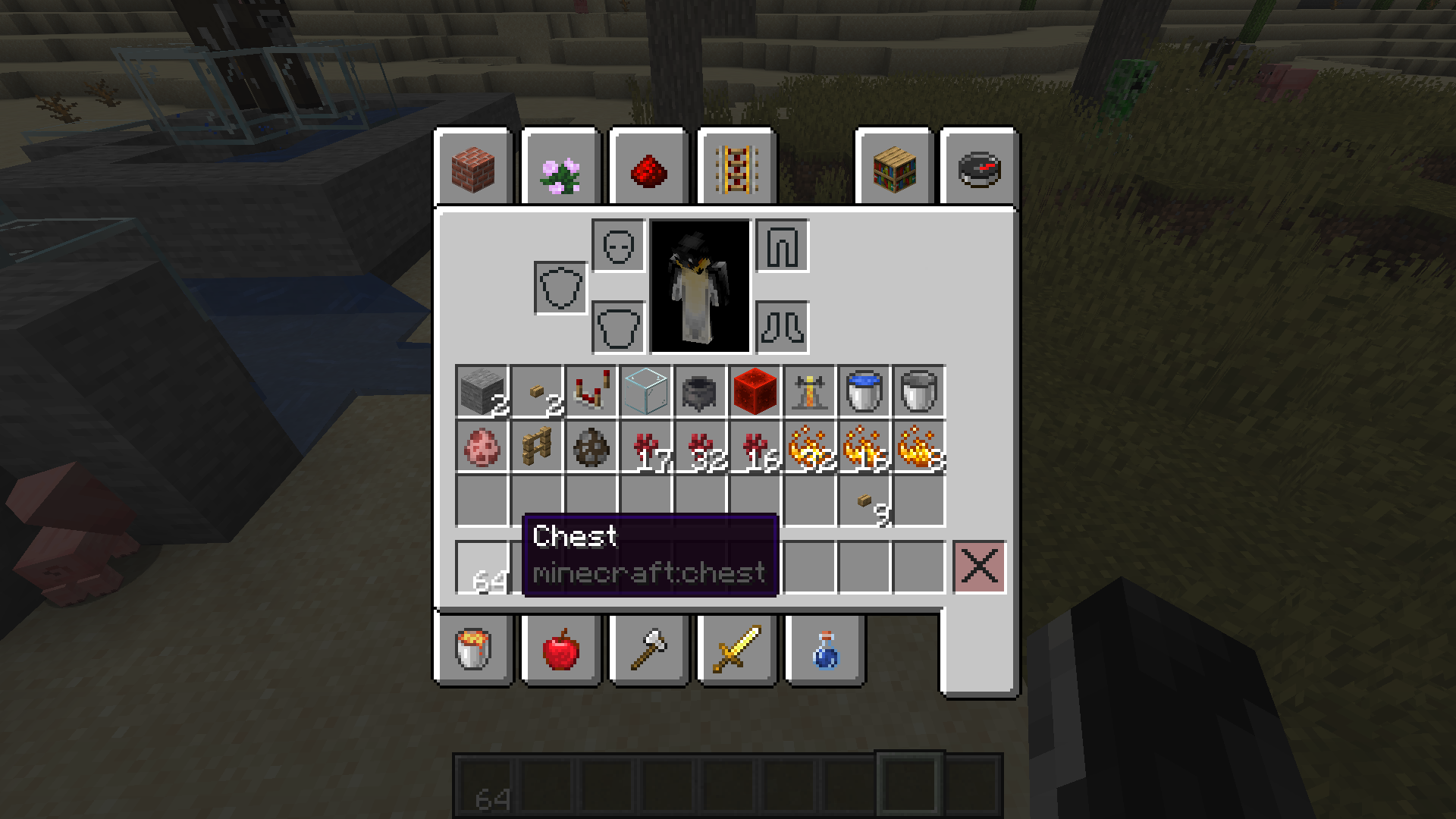1456x819 pixels.
Task: Take the stack of 17 redstone dust
Action: tap(646, 447)
